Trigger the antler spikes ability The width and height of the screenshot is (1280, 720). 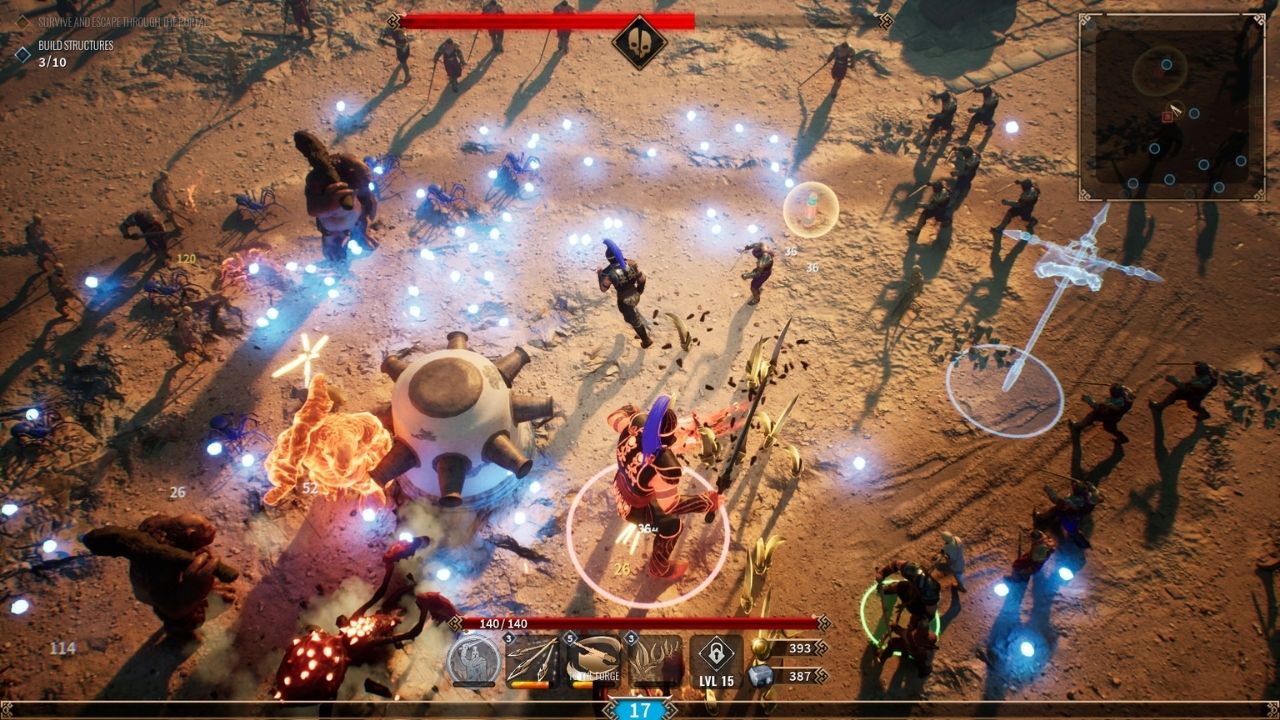pos(654,660)
